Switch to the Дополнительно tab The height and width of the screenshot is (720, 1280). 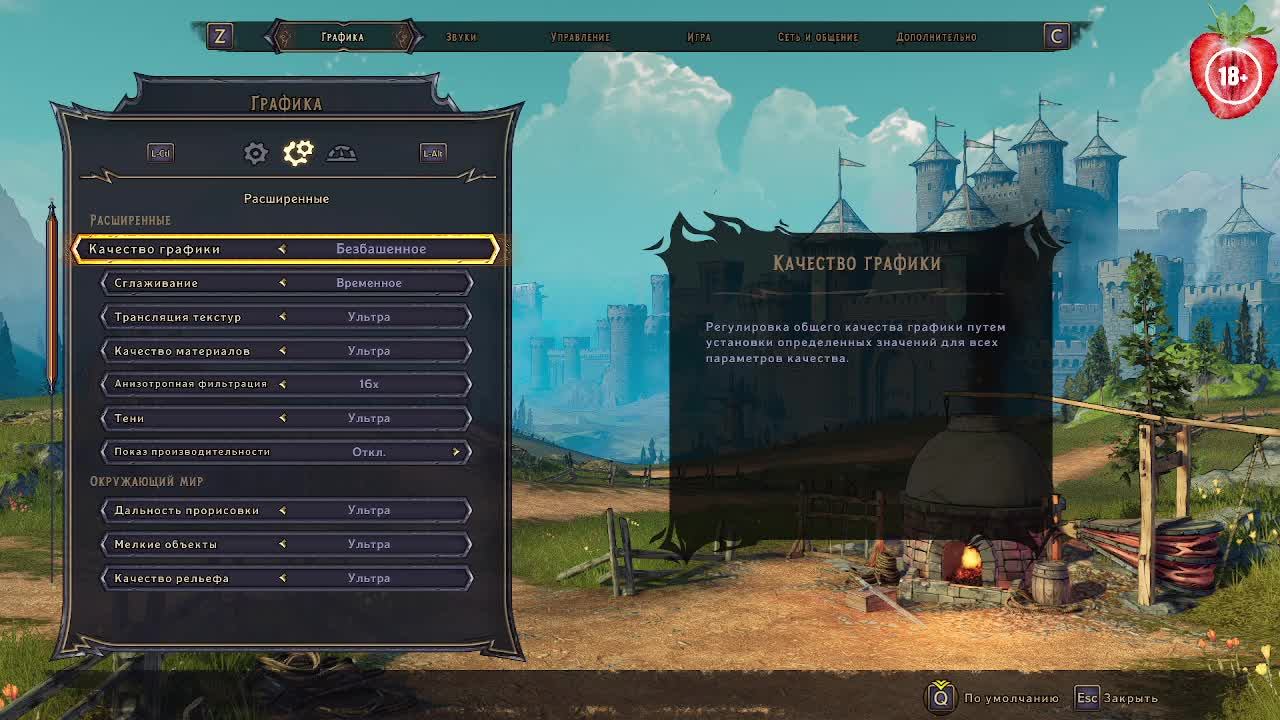(936, 37)
